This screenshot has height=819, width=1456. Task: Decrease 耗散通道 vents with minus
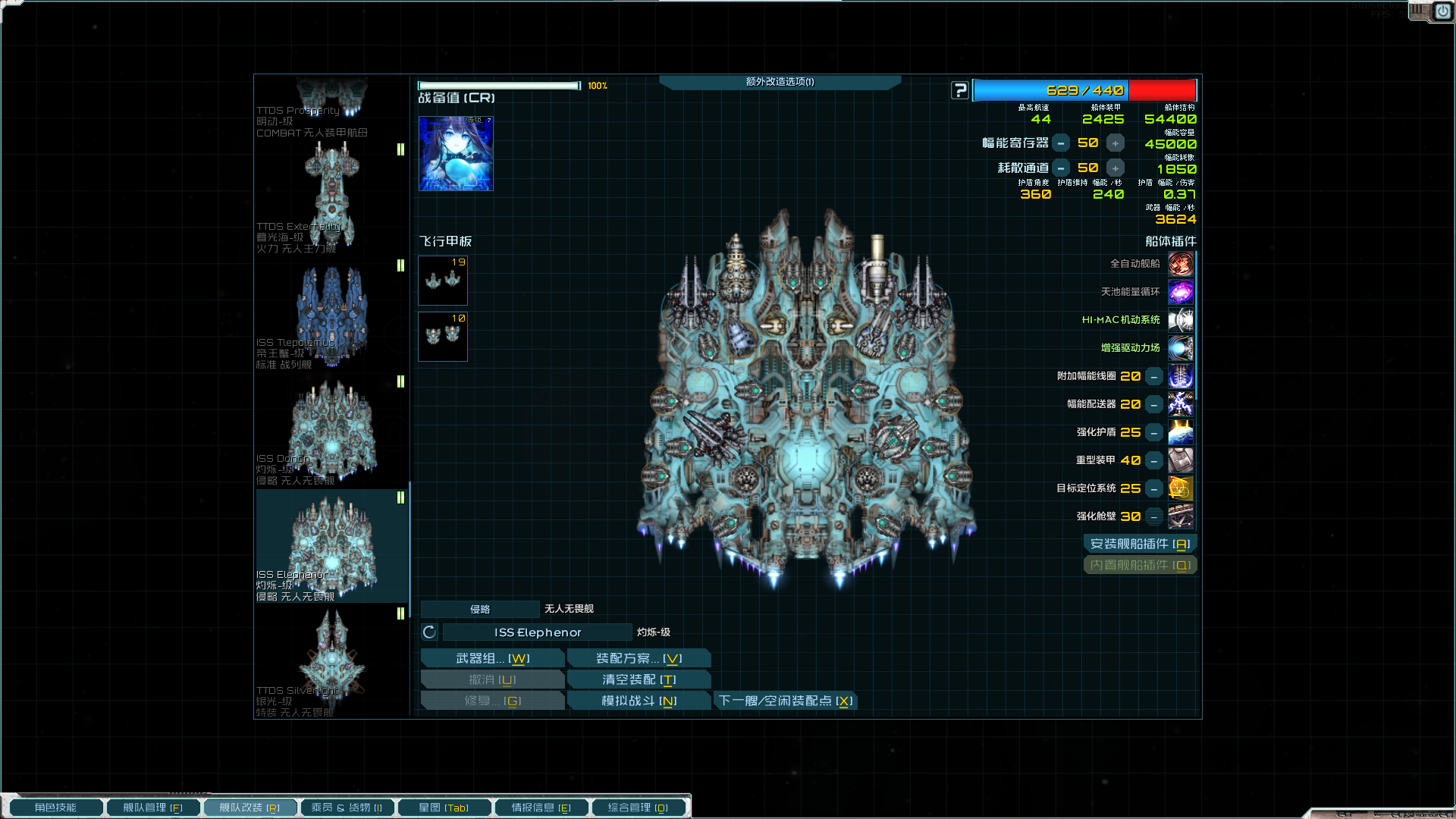[1061, 168]
